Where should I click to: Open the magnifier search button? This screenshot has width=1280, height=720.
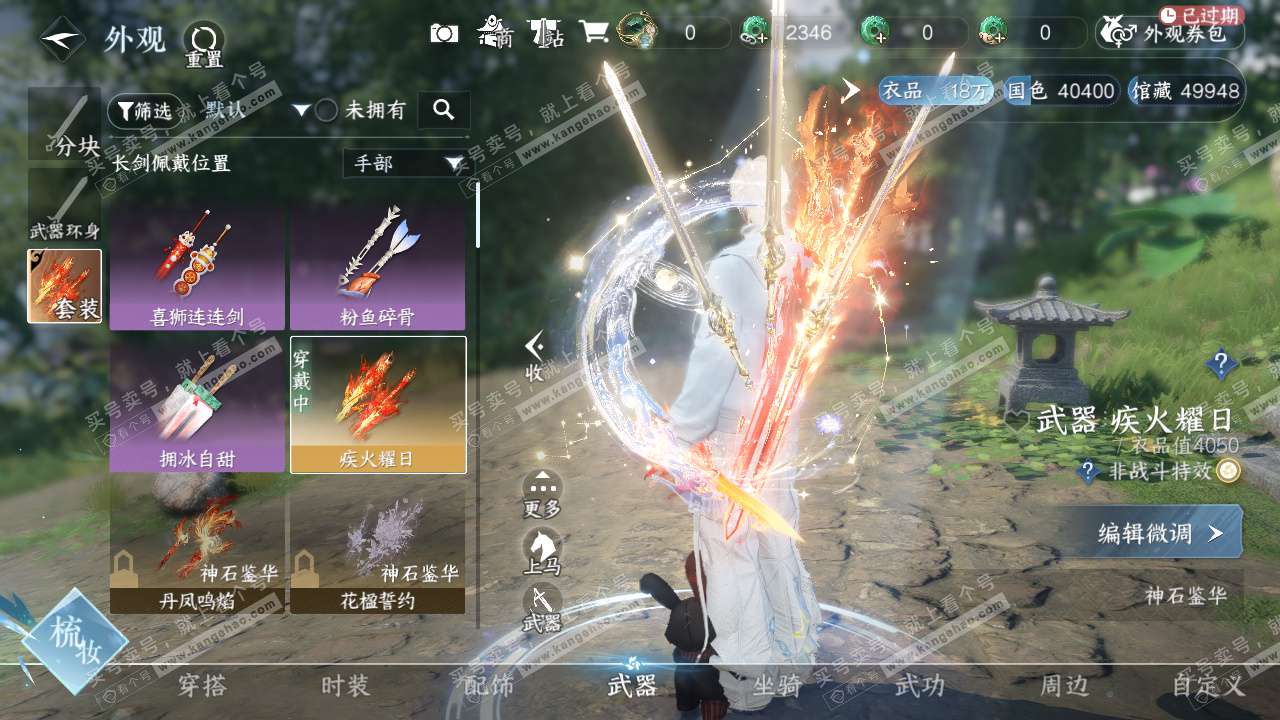point(444,110)
